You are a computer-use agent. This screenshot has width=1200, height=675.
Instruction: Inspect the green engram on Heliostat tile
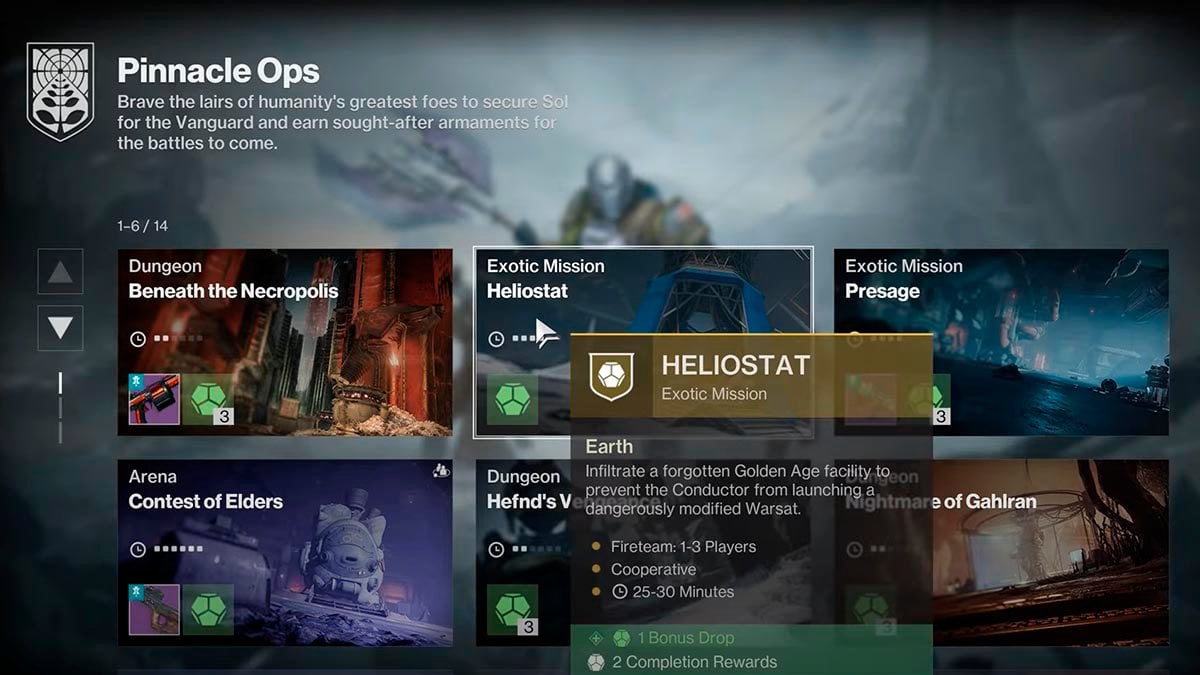(513, 399)
